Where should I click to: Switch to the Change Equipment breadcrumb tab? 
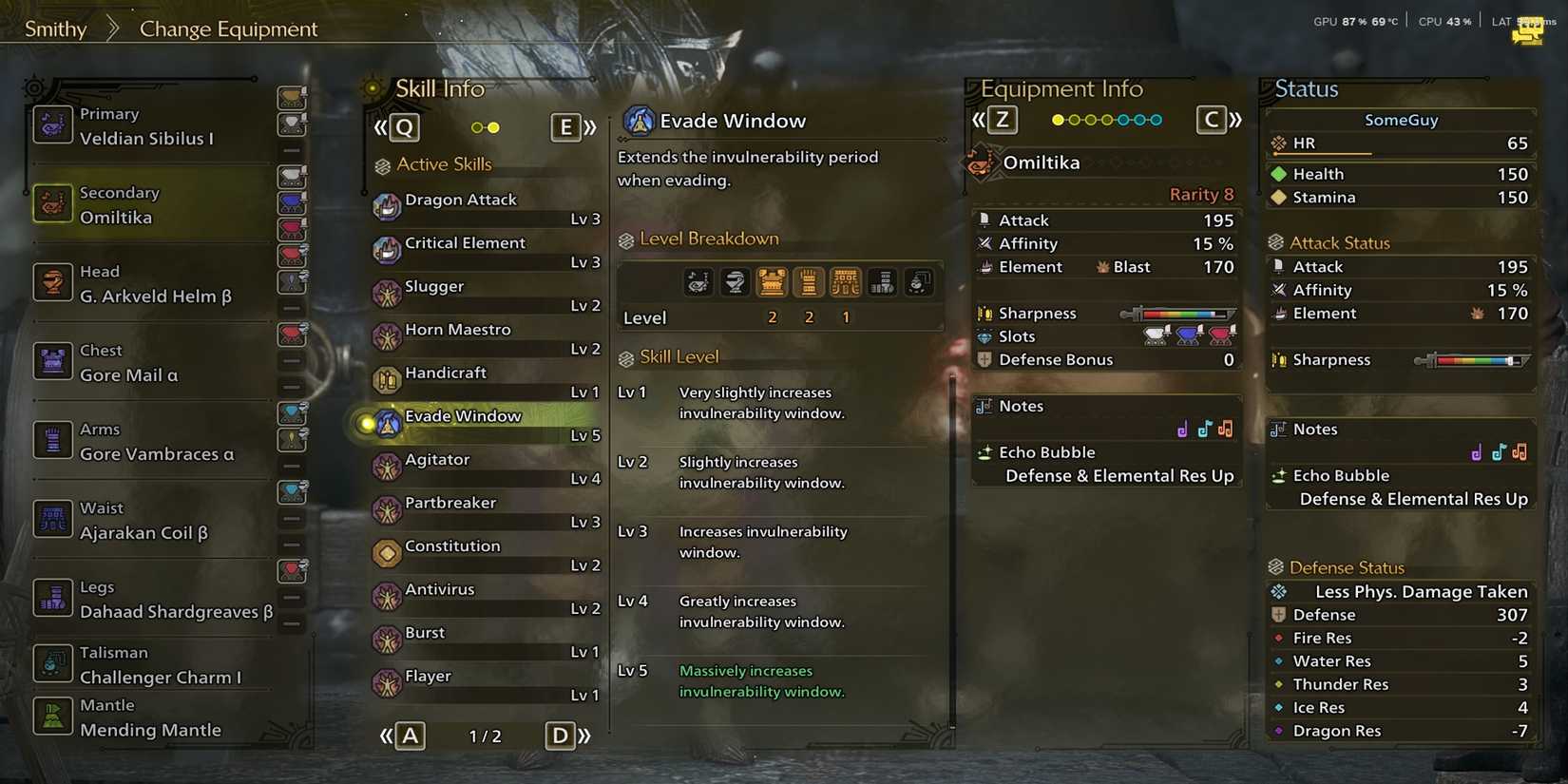(226, 29)
